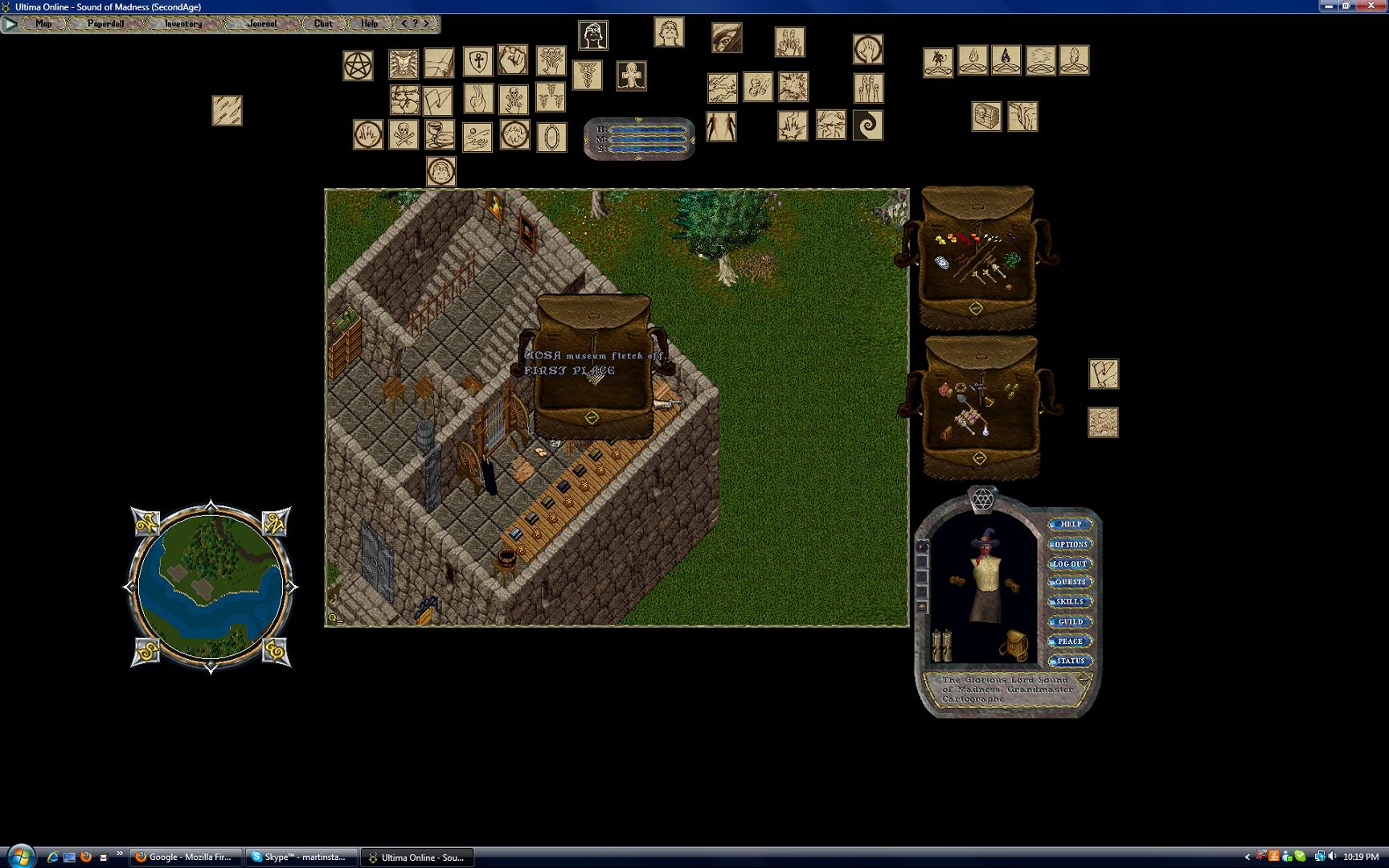Open the SKILLS list button

(x=1071, y=602)
